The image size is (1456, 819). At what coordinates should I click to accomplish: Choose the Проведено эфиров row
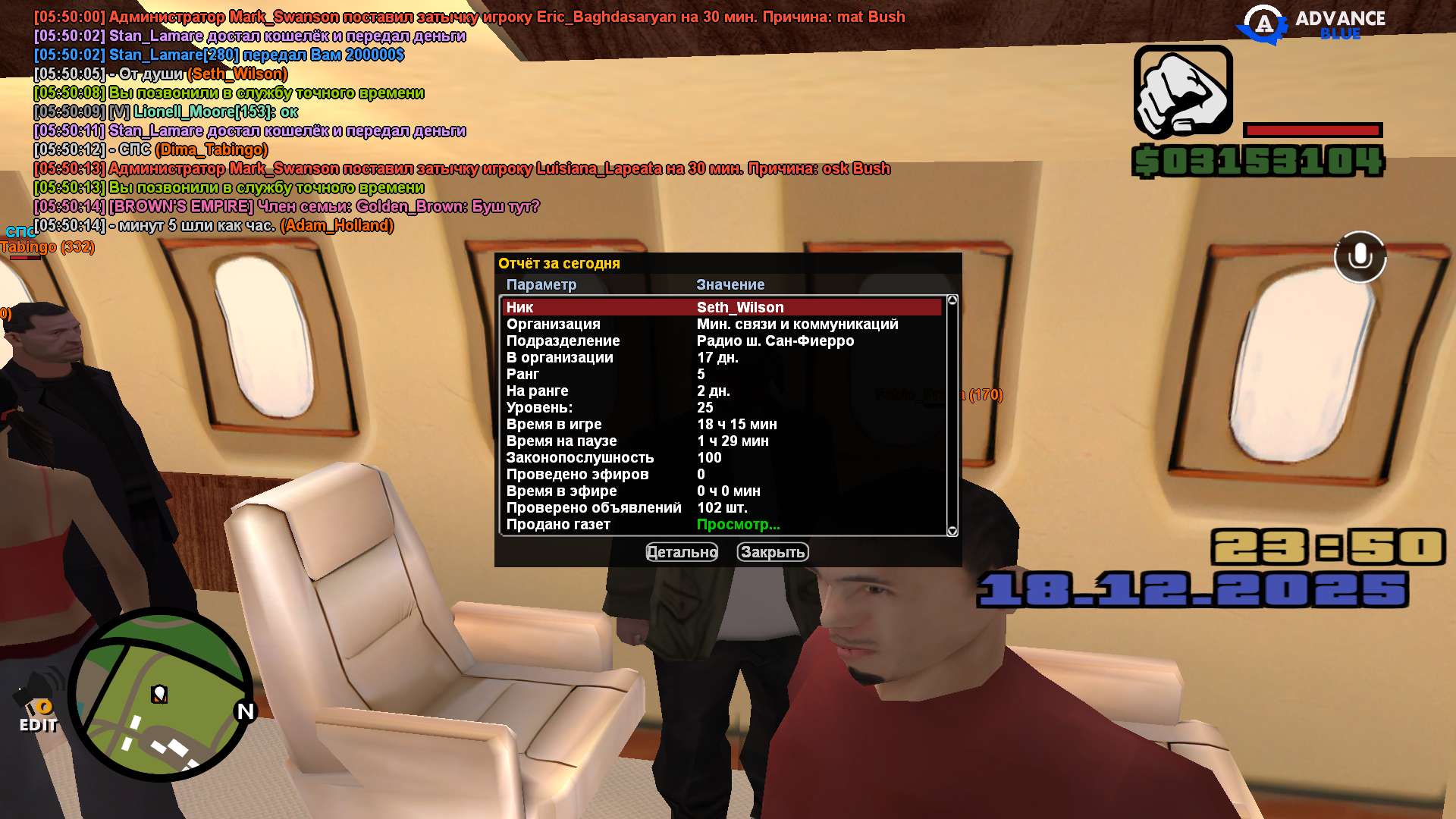click(720, 474)
